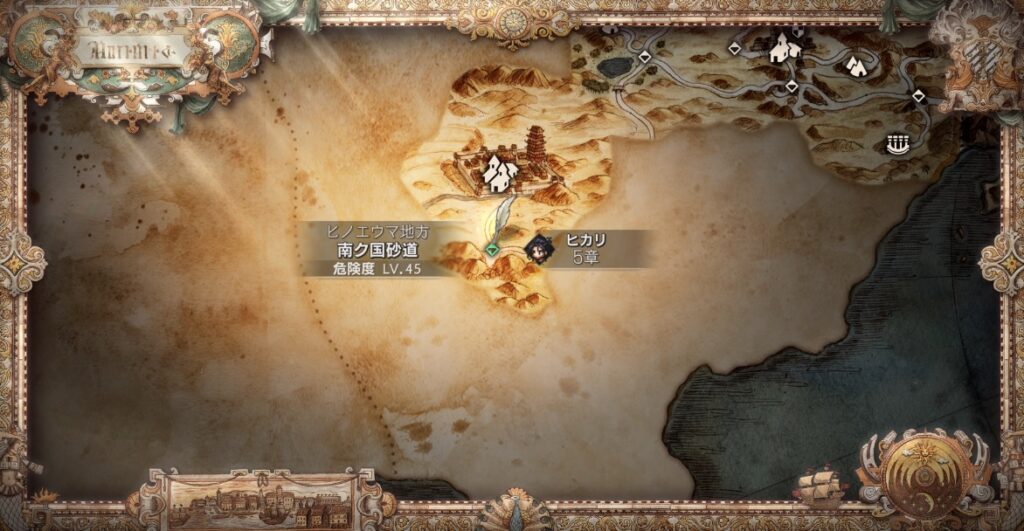Select the green diamond route marker
This screenshot has width=1024, height=531.
tap(492, 248)
